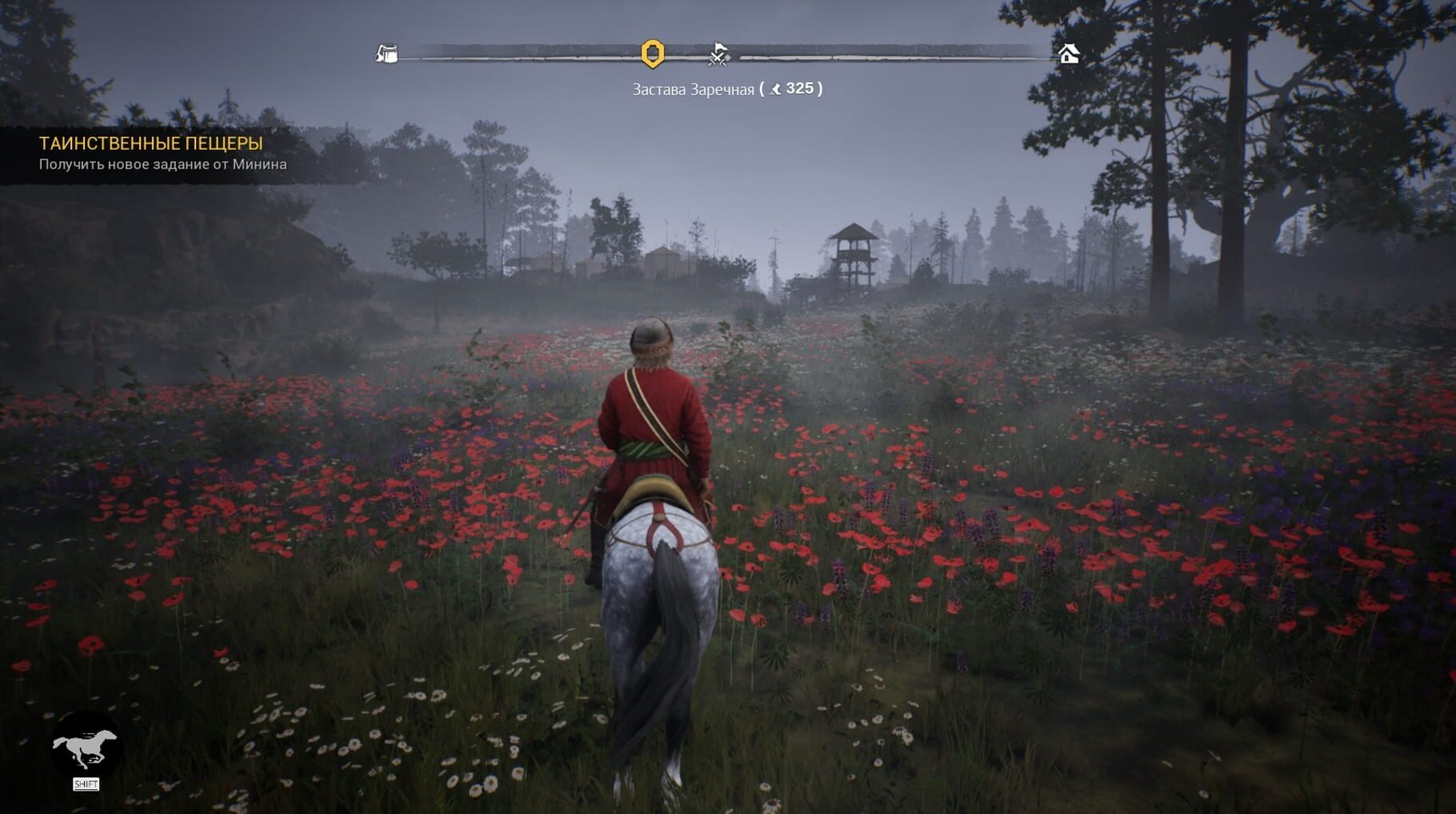This screenshot has width=1456, height=814.
Task: Select the house icon on the compass
Action: (1068, 54)
